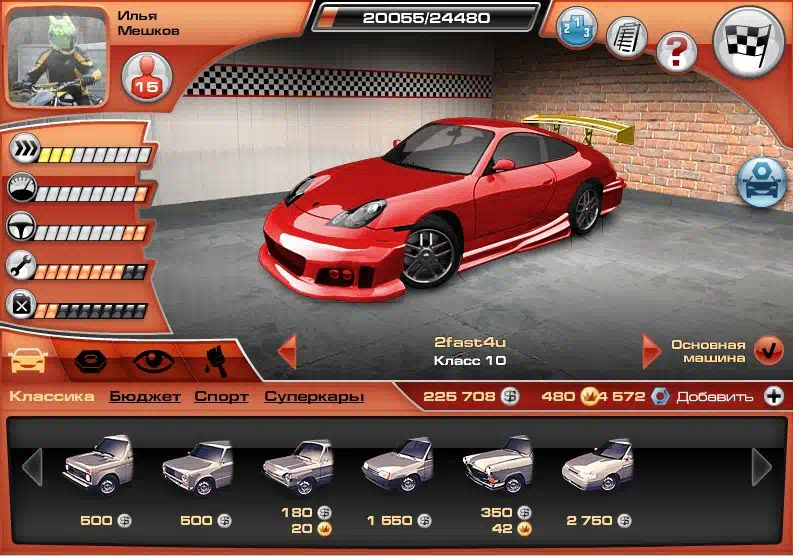Open the blue car service button

tap(761, 181)
